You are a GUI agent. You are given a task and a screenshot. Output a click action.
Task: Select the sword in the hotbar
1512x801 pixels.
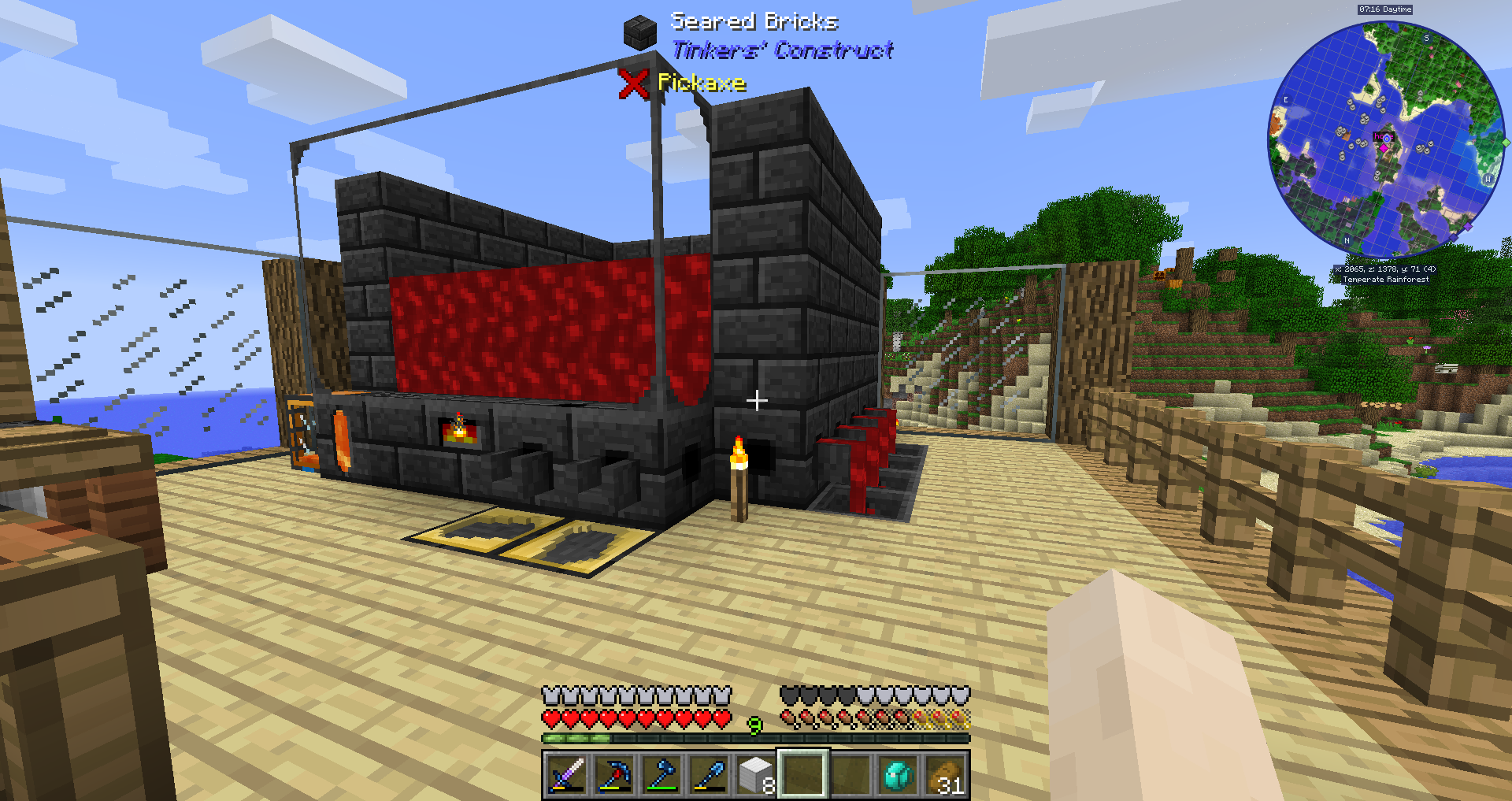566,774
